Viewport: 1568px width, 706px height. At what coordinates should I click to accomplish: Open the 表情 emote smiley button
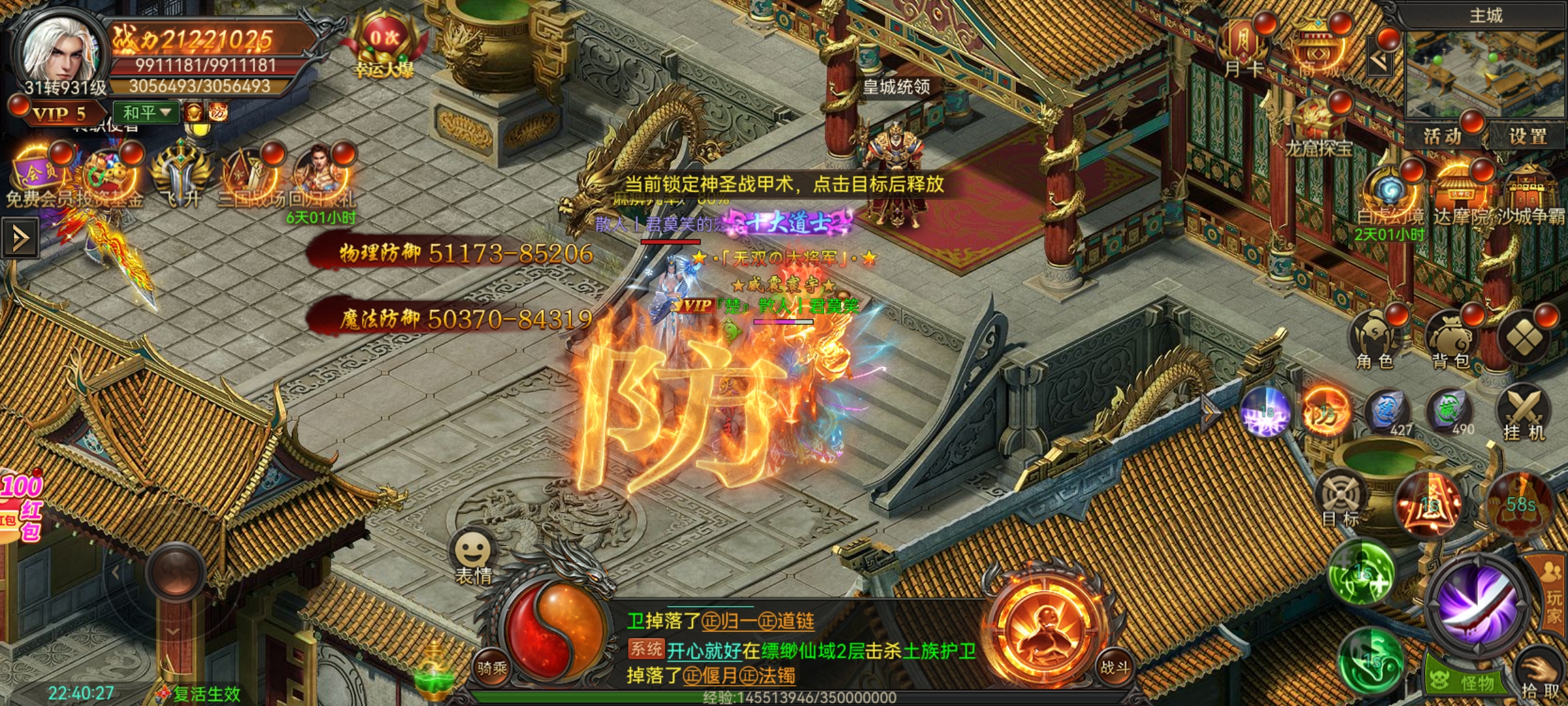[473, 554]
